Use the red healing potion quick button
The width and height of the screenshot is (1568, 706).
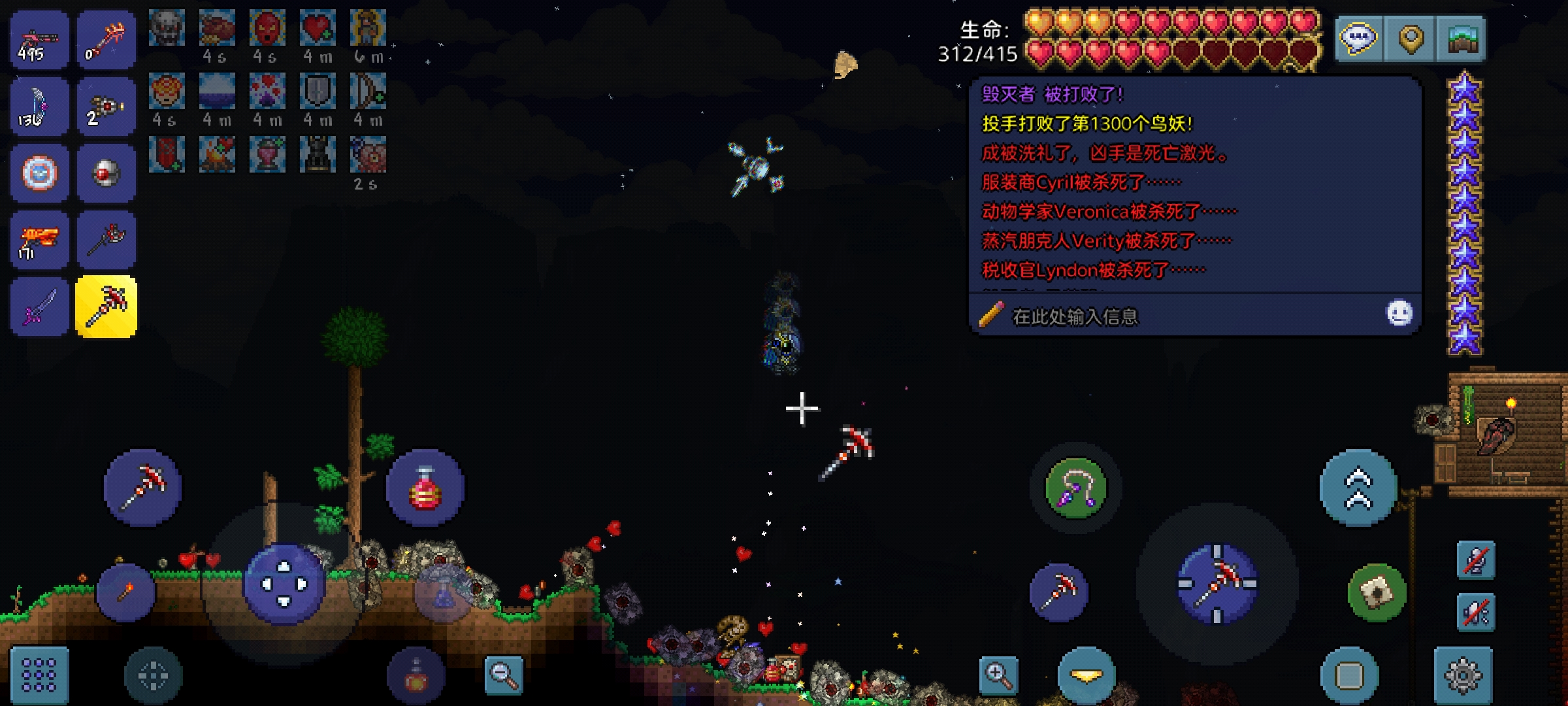(425, 488)
